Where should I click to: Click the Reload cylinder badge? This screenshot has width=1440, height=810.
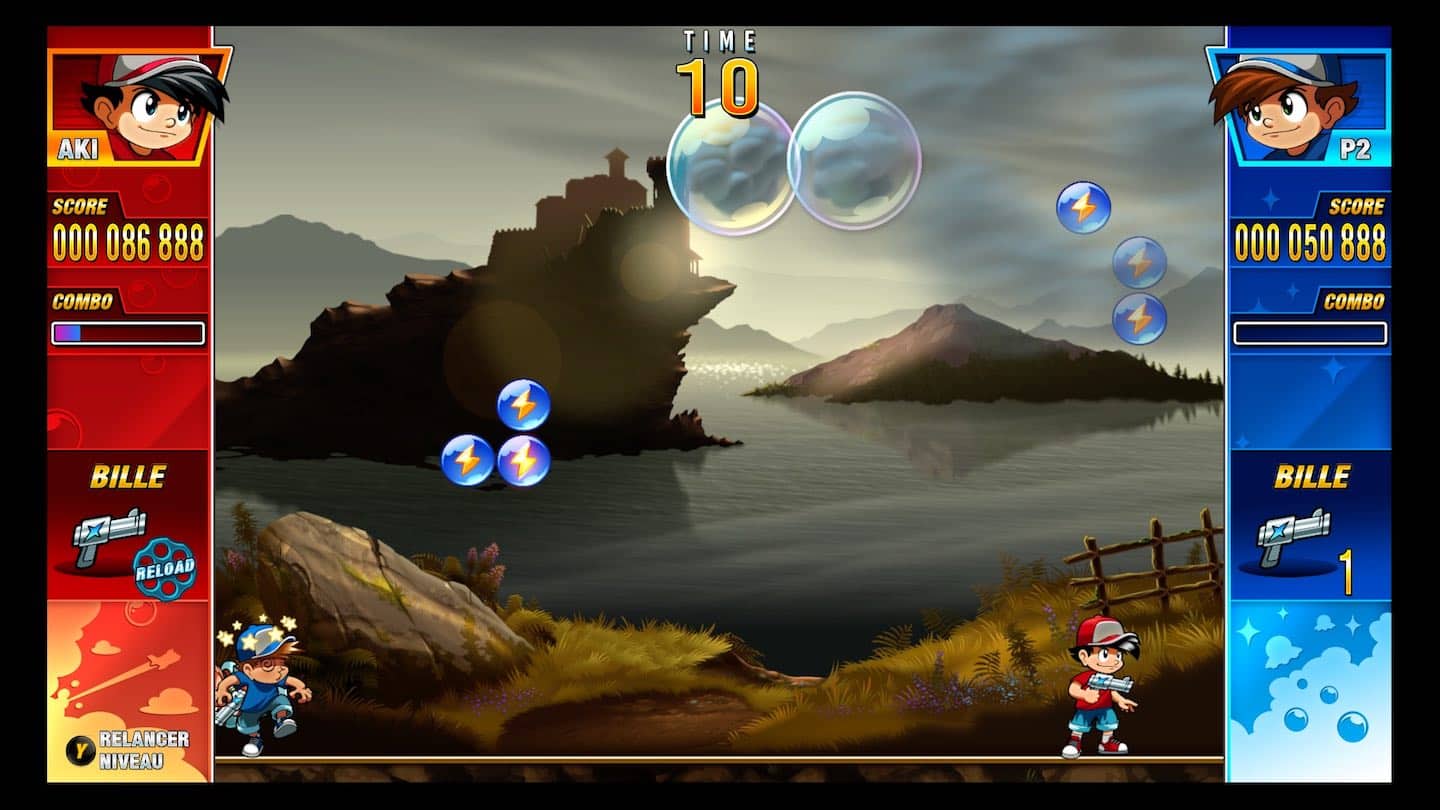pyautogui.click(x=165, y=568)
